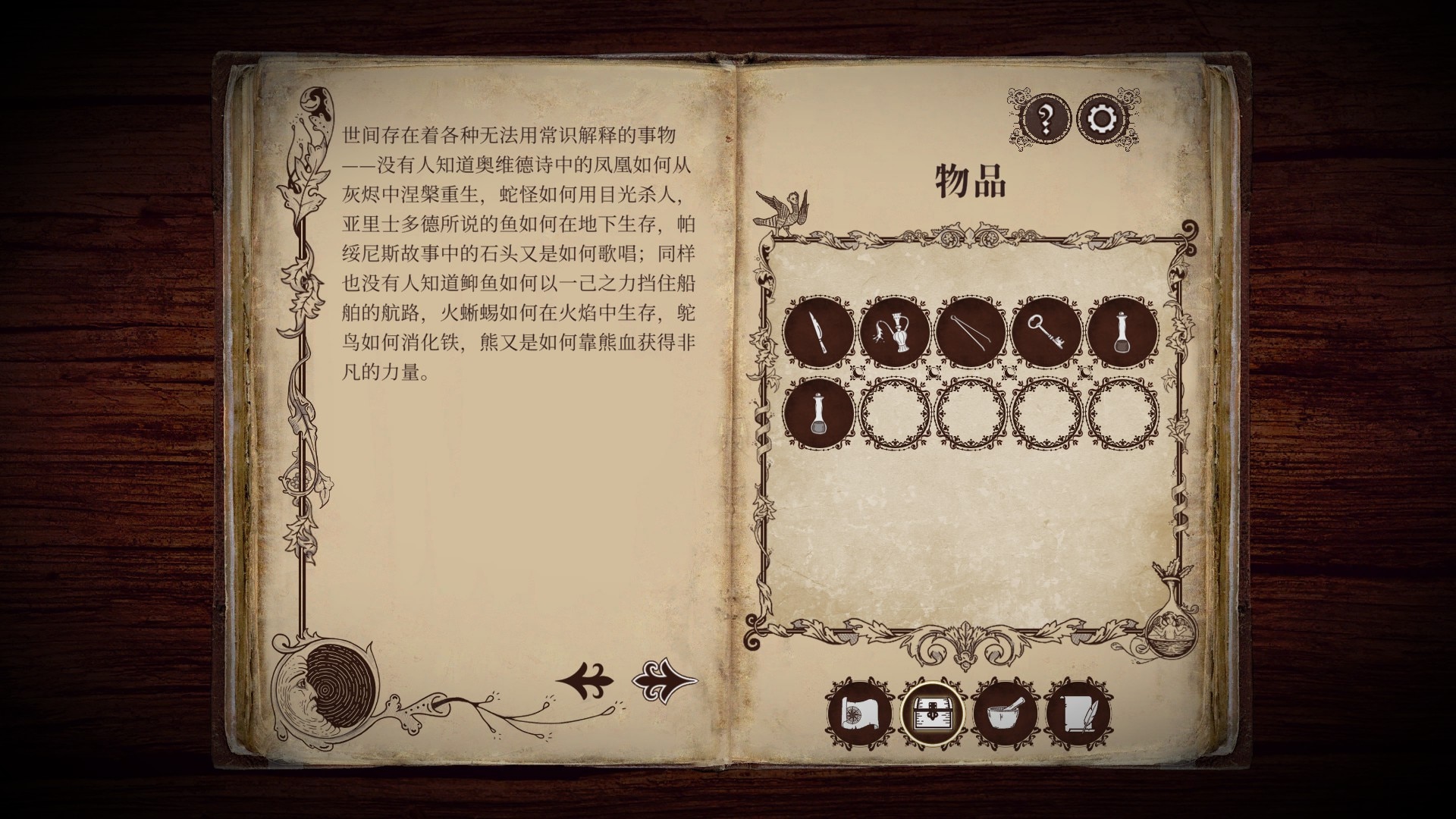Select the pitcher with wilted flower item
This screenshot has width=1456, height=819.
pyautogui.click(x=895, y=332)
